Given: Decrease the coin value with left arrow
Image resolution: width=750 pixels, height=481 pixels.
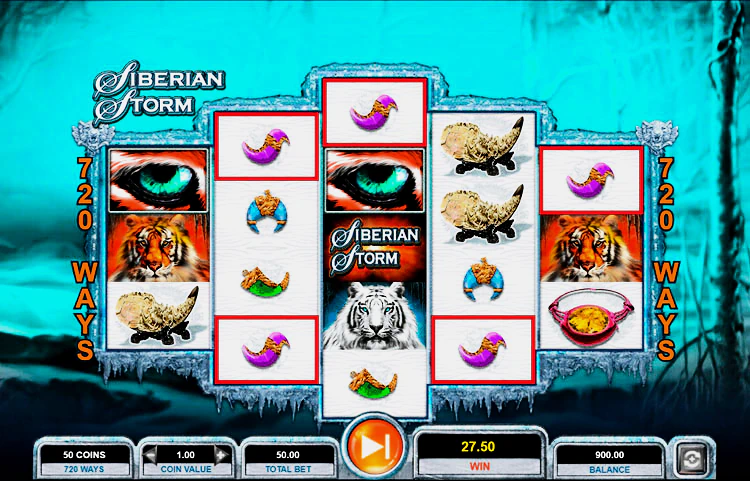Looking at the screenshot, I should [151, 455].
